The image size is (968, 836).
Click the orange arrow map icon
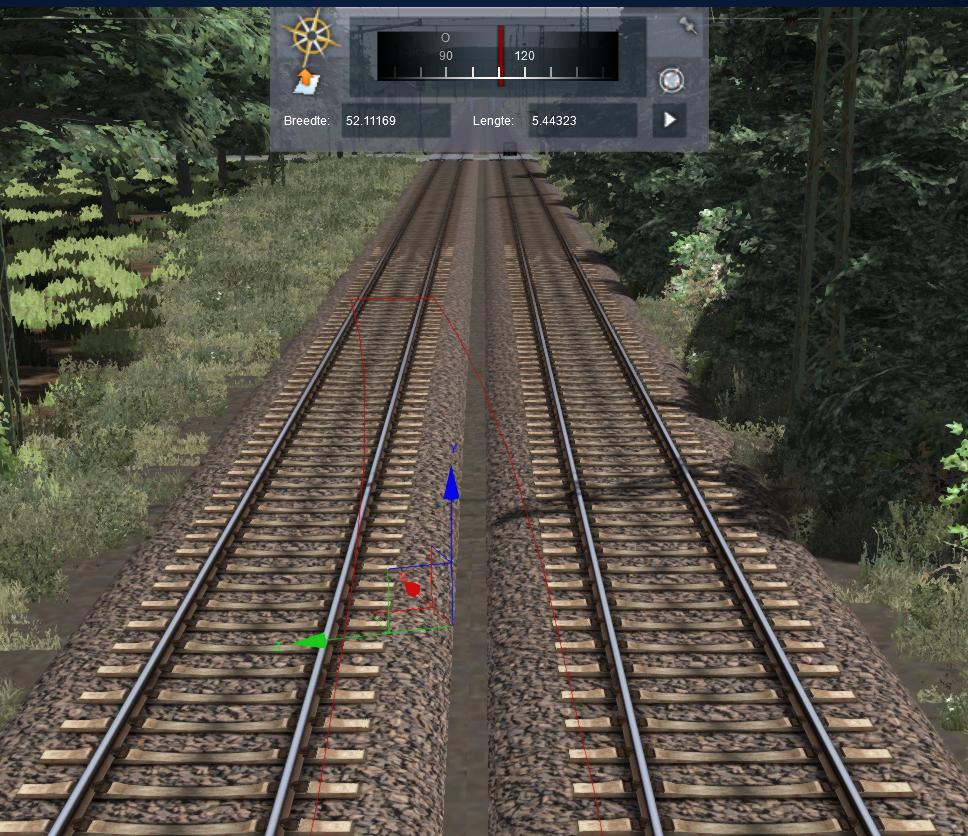pos(305,82)
